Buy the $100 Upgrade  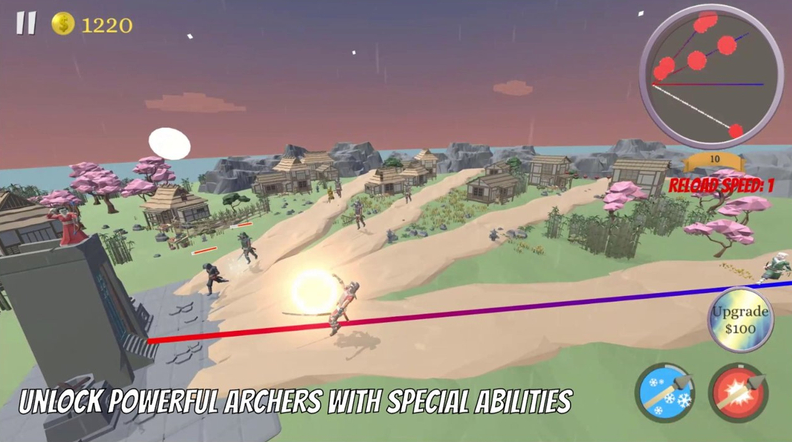point(741,319)
